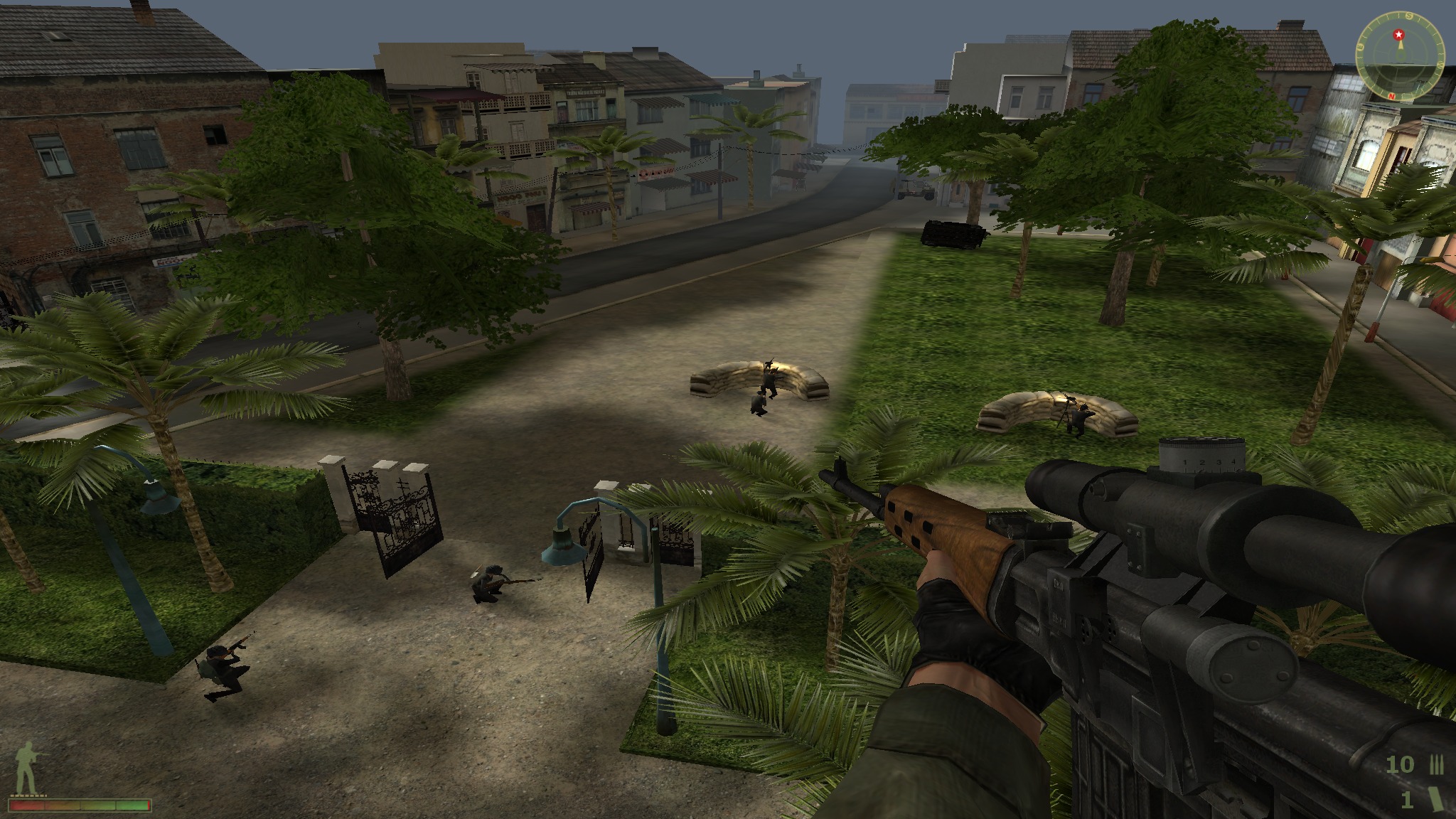Click the red star objective marker on the compass
This screenshot has height=819, width=1456.
click(x=1398, y=34)
